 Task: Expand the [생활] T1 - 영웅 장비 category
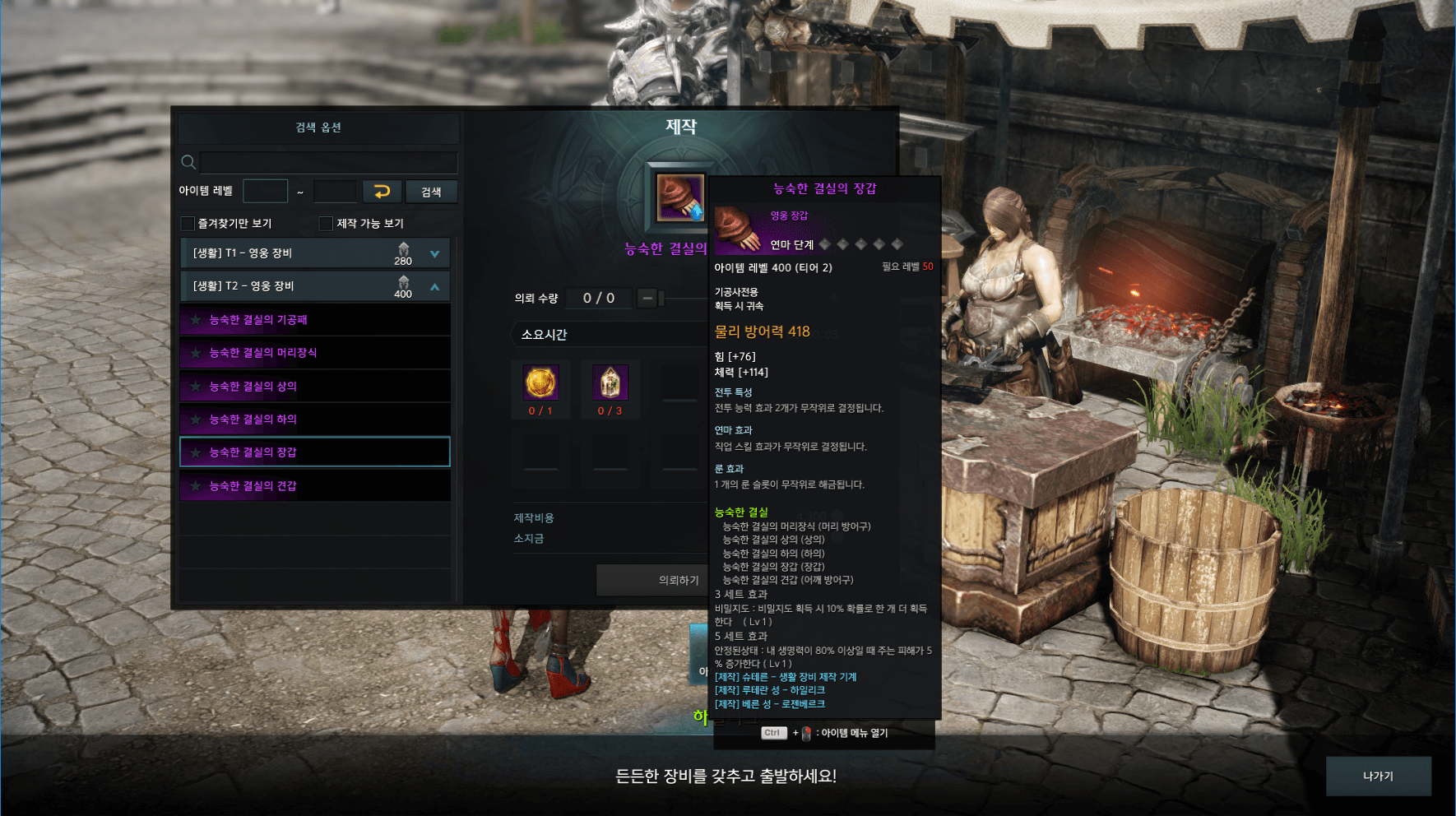click(x=434, y=253)
